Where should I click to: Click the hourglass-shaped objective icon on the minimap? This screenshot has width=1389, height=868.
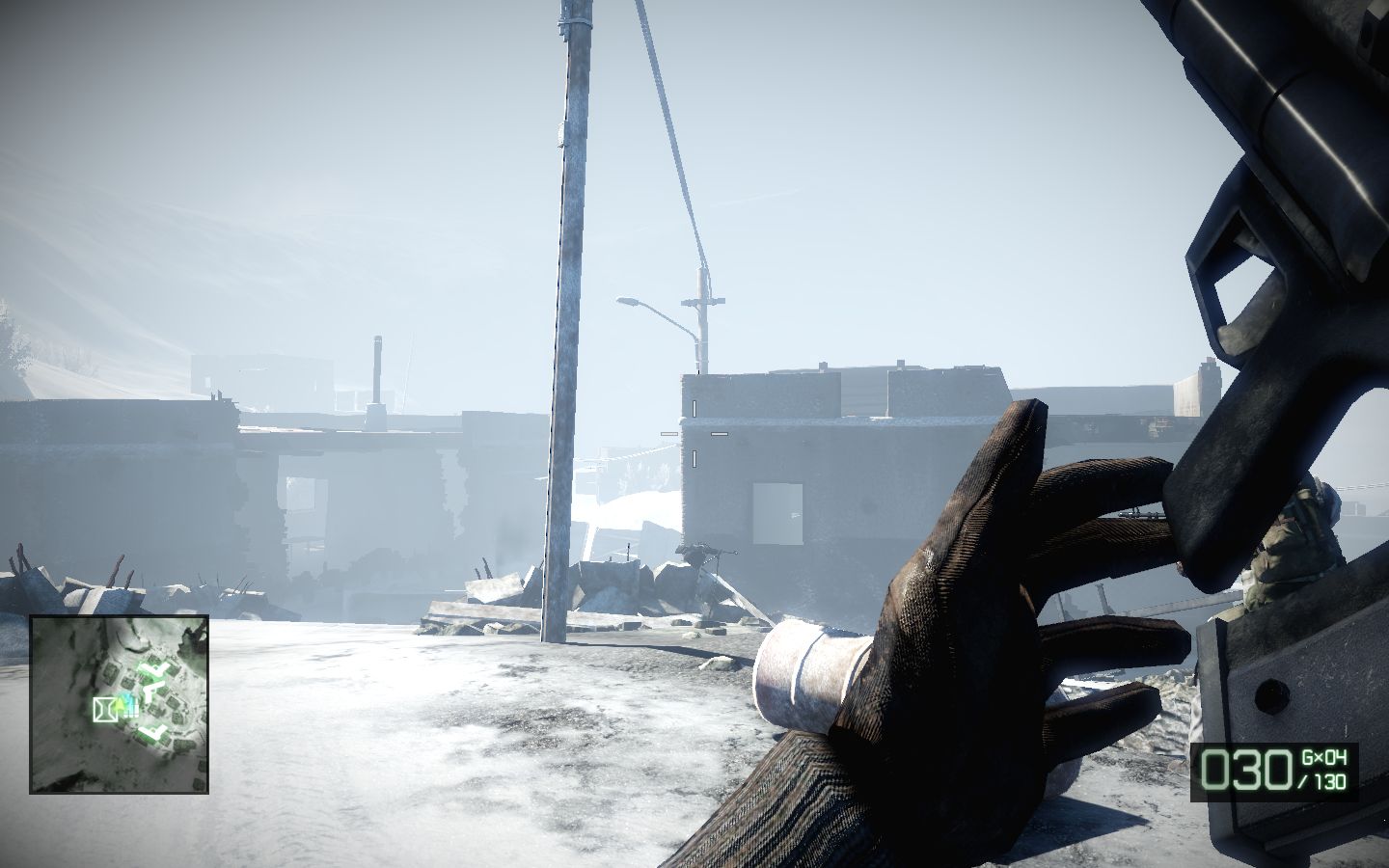pyautogui.click(x=104, y=709)
